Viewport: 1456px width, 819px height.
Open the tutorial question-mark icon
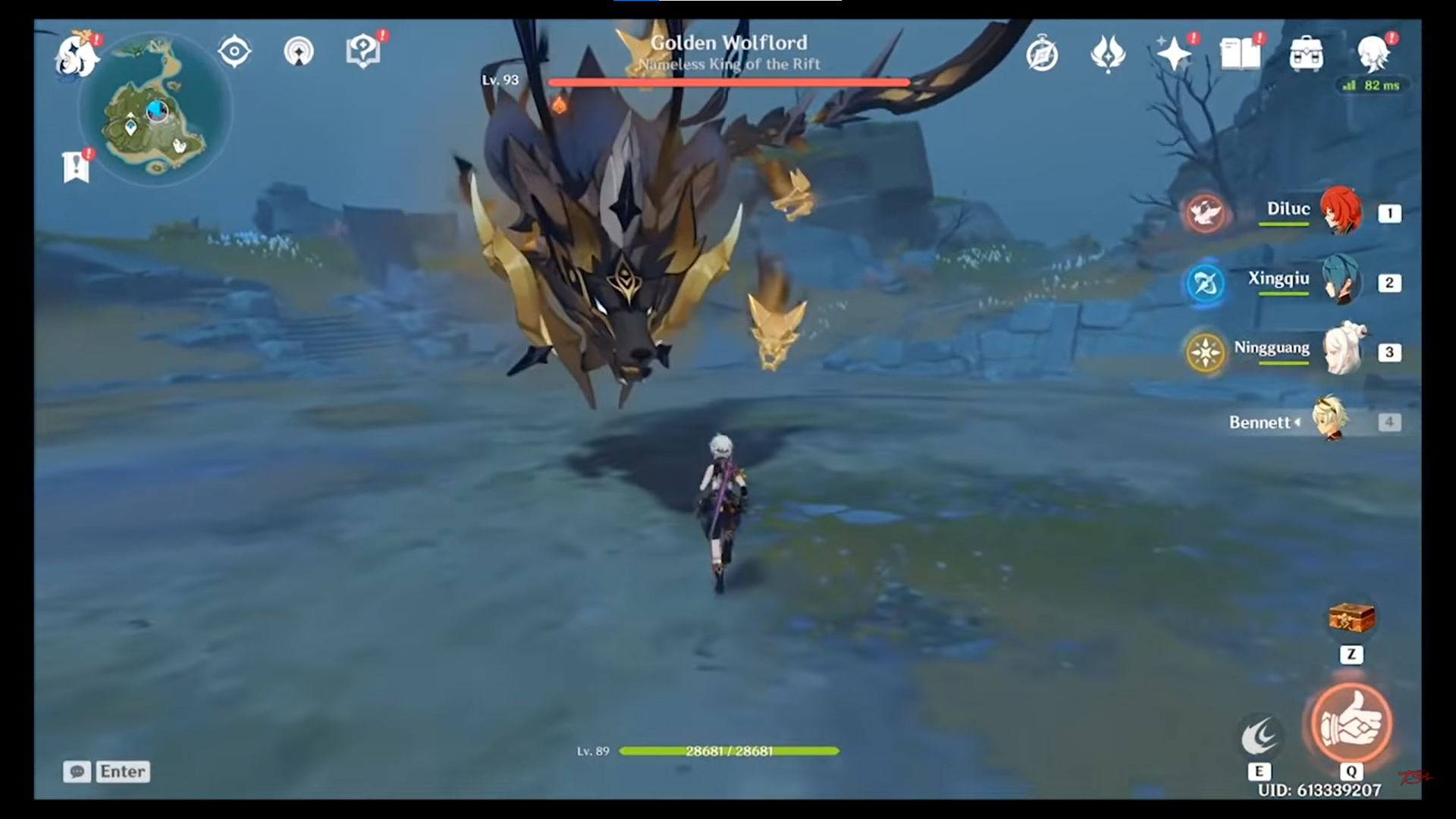[362, 52]
